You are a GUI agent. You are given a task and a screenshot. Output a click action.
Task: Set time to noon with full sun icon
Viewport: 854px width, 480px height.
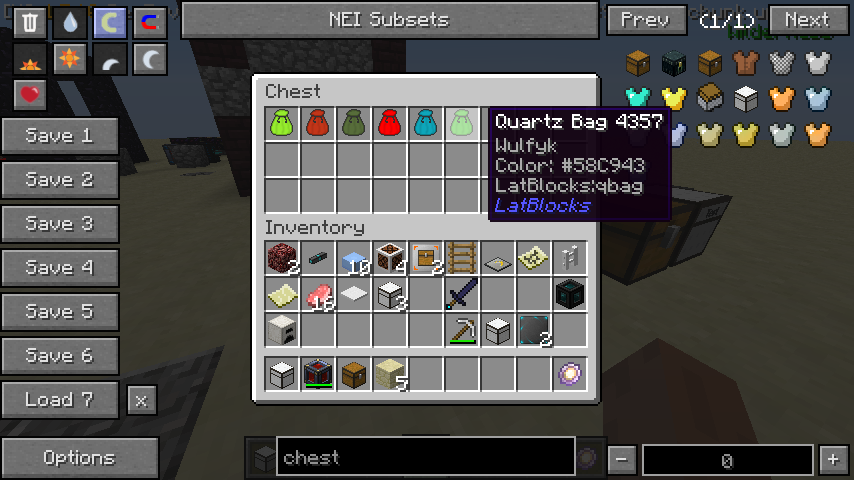pyautogui.click(x=70, y=60)
